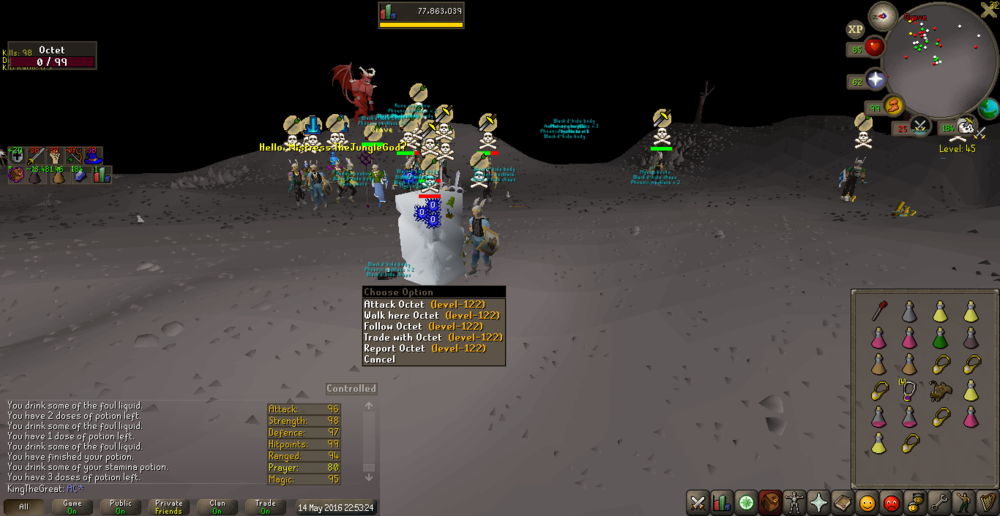The height and width of the screenshot is (516, 1000).
Task: Cancel the Choose Option menu
Action: coord(380,359)
